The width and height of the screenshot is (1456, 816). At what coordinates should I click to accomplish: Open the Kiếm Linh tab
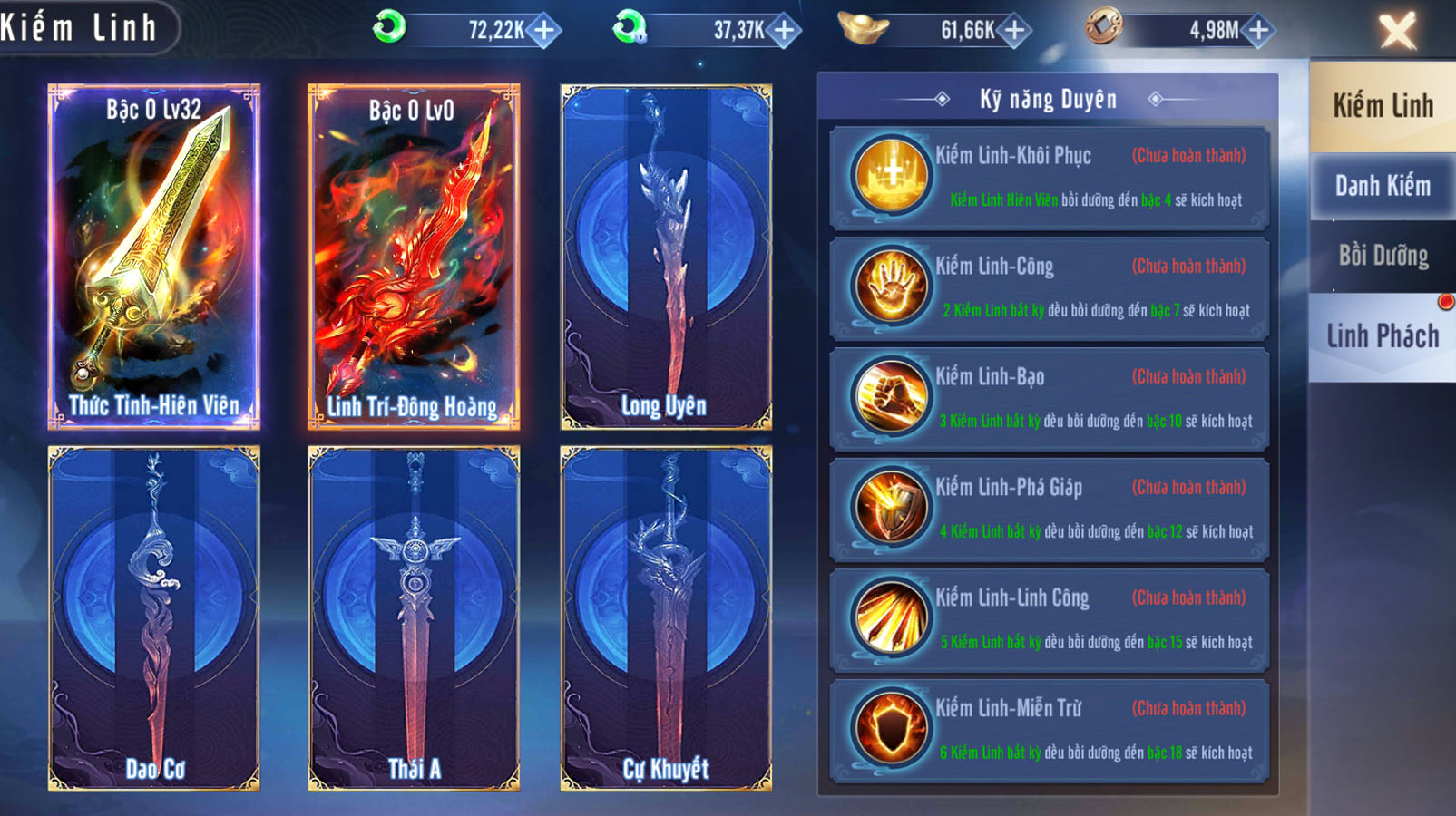point(1383,106)
